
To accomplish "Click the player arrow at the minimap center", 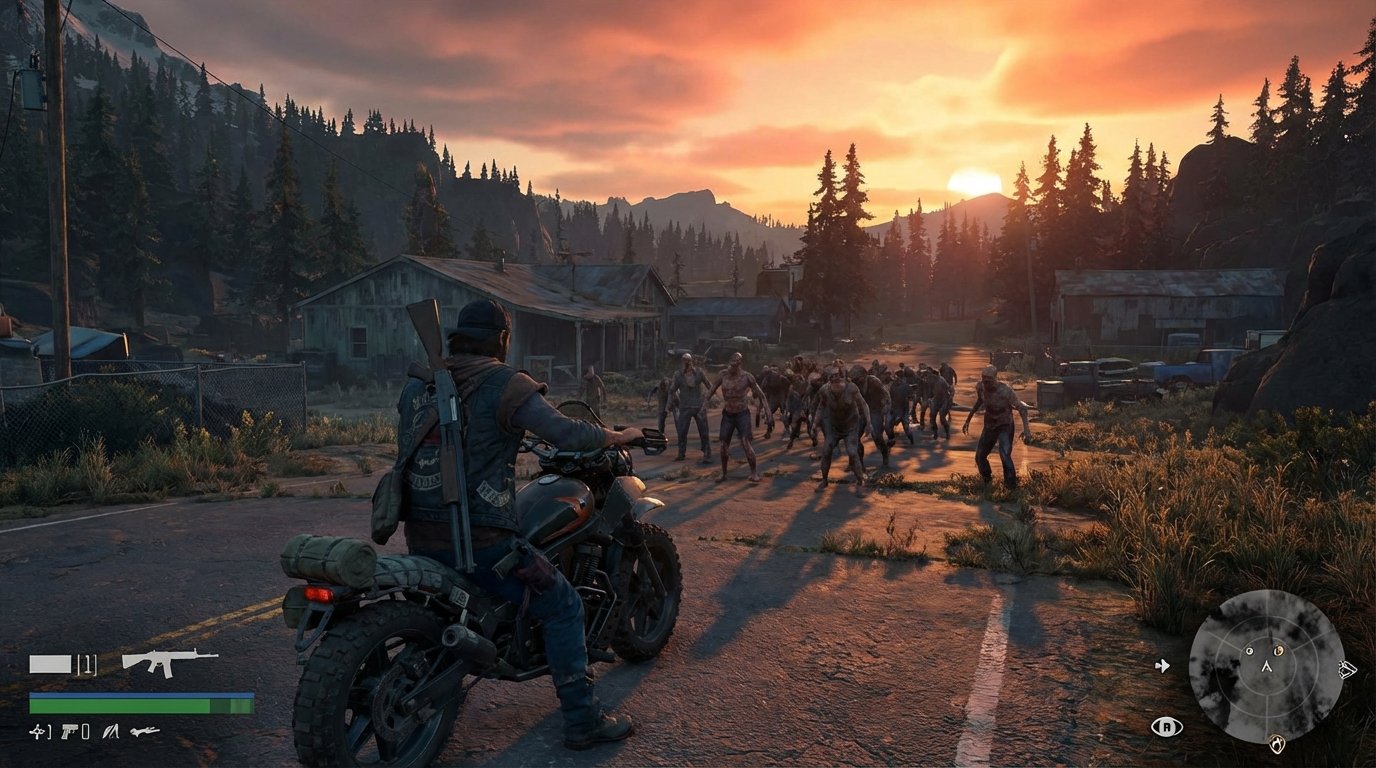I will coord(1267,668).
